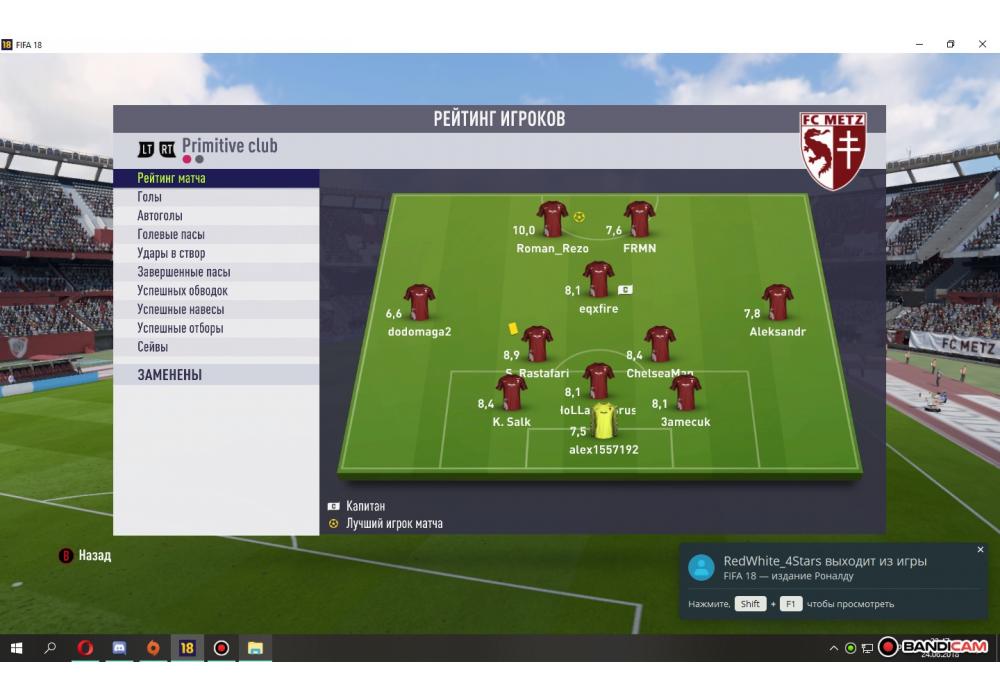Select the Успешные отборы entry
Viewport: 1000px width, 700px height.
tap(180, 328)
